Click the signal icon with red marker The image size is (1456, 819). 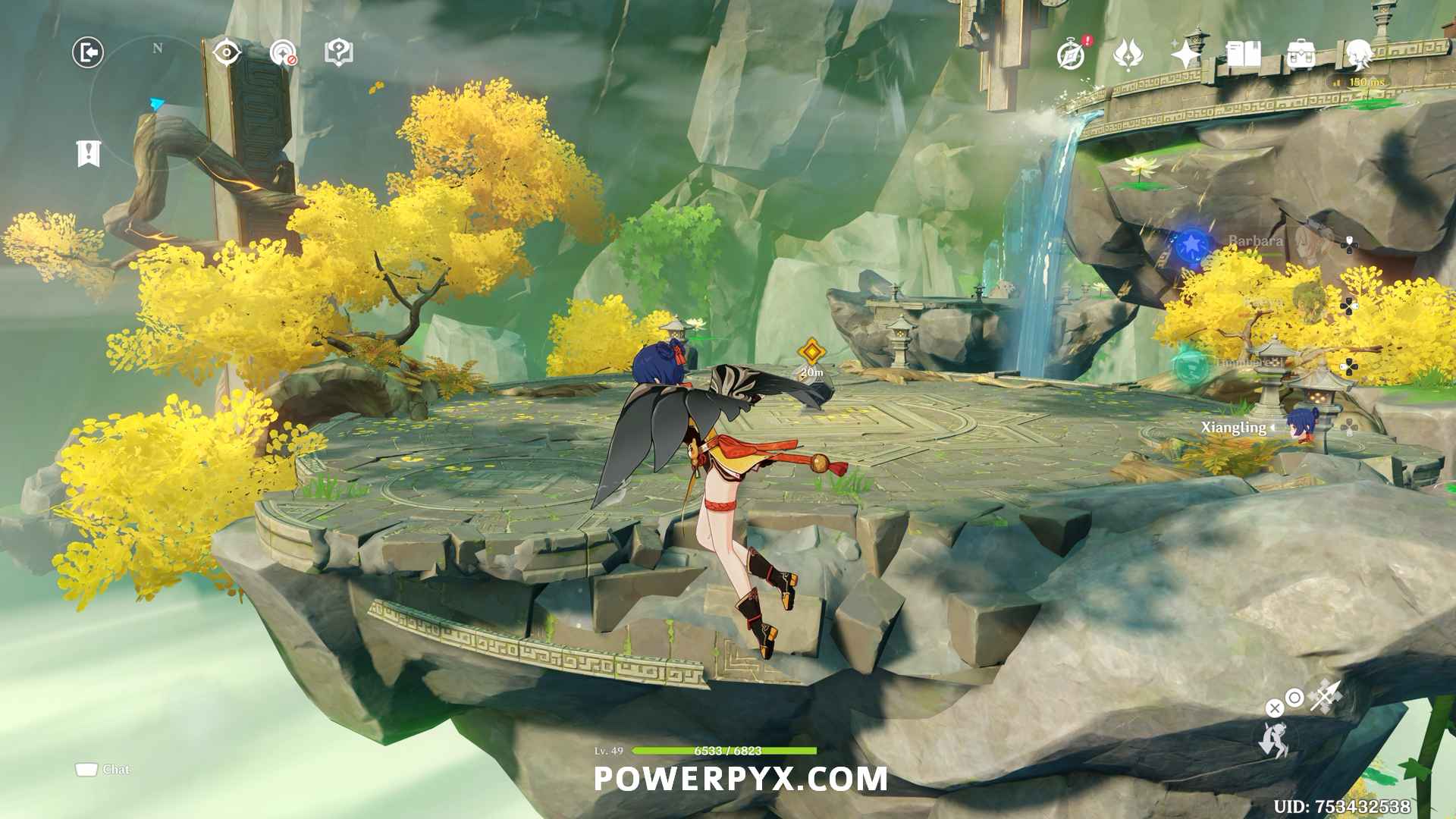point(283,53)
